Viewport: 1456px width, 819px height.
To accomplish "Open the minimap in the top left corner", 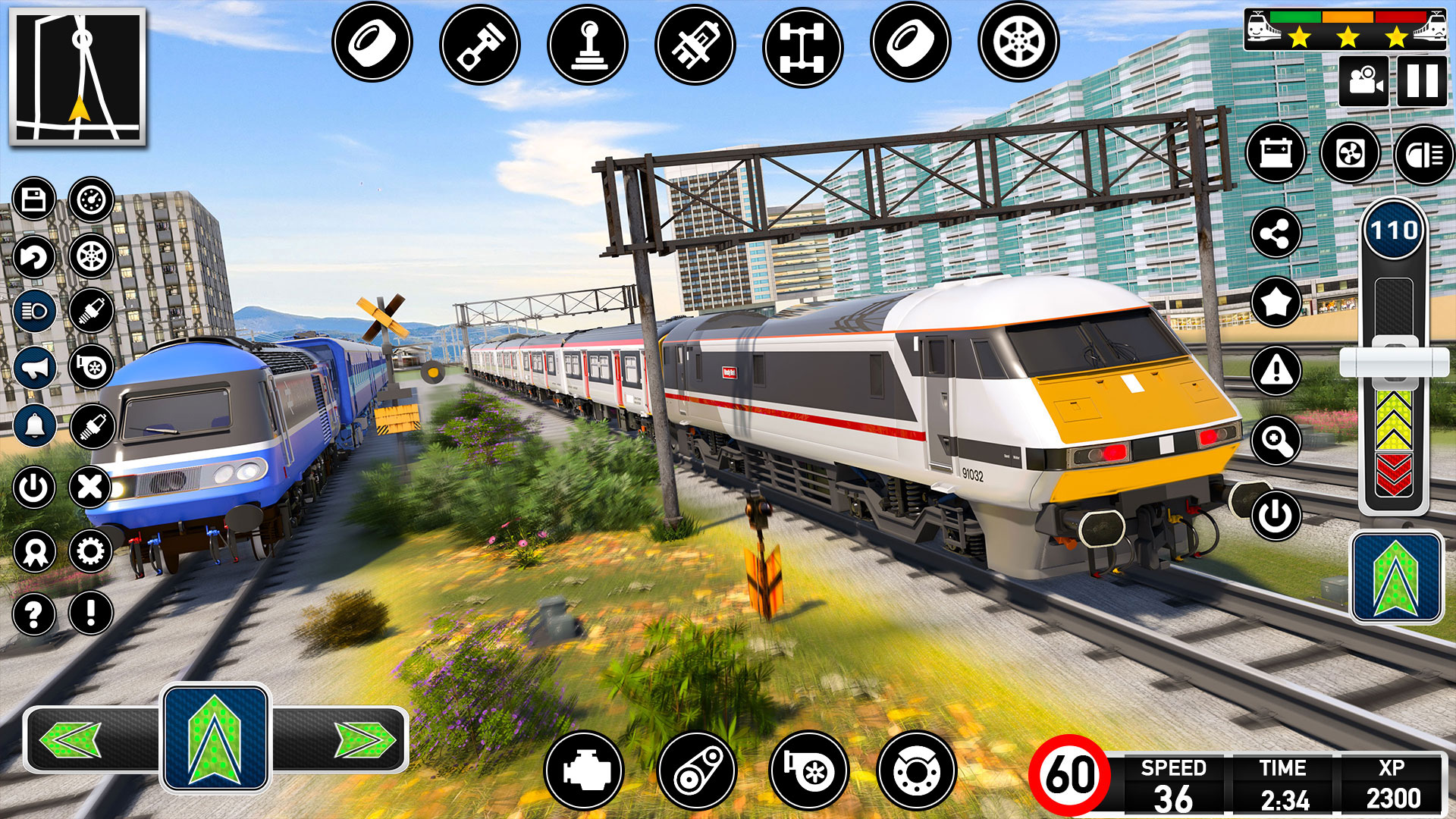I will (78, 76).
